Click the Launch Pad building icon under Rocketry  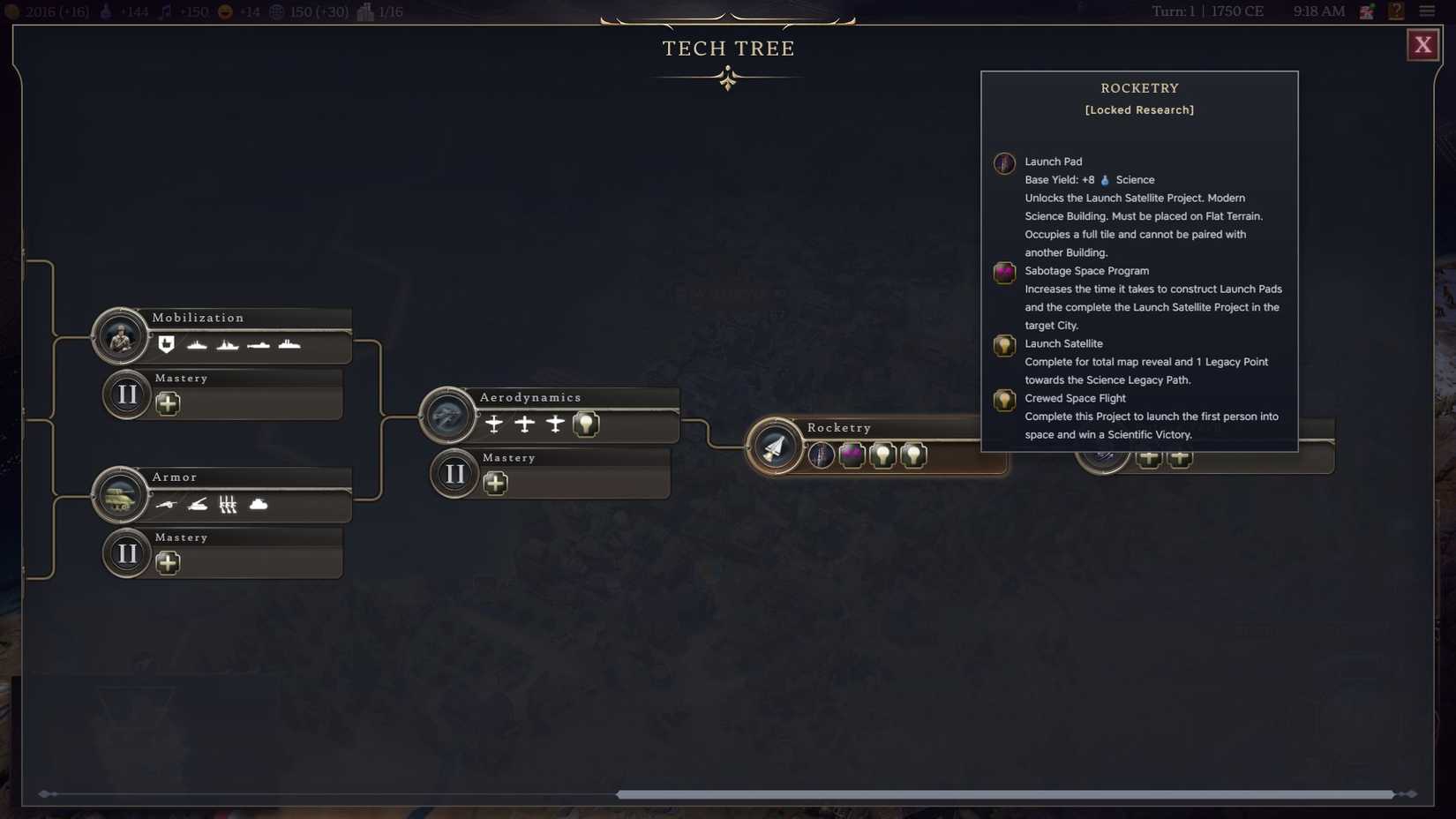point(822,455)
